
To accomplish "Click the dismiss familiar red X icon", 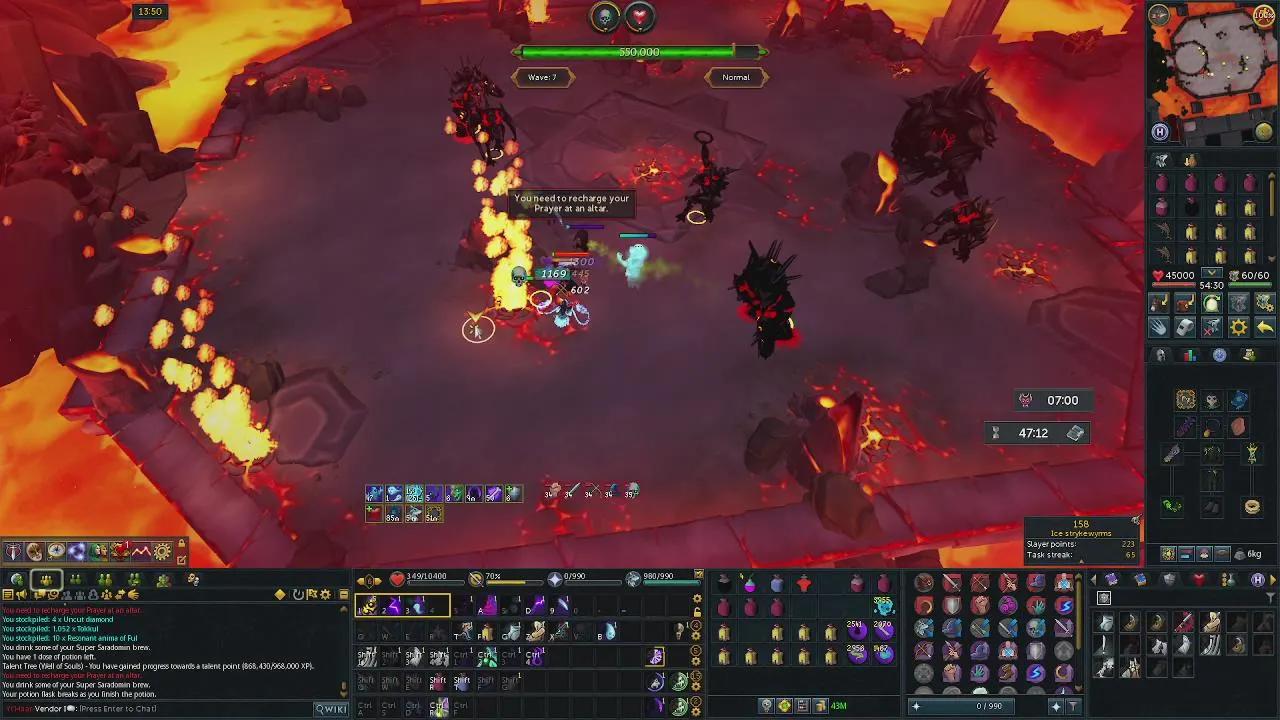I will click(x=1211, y=327).
